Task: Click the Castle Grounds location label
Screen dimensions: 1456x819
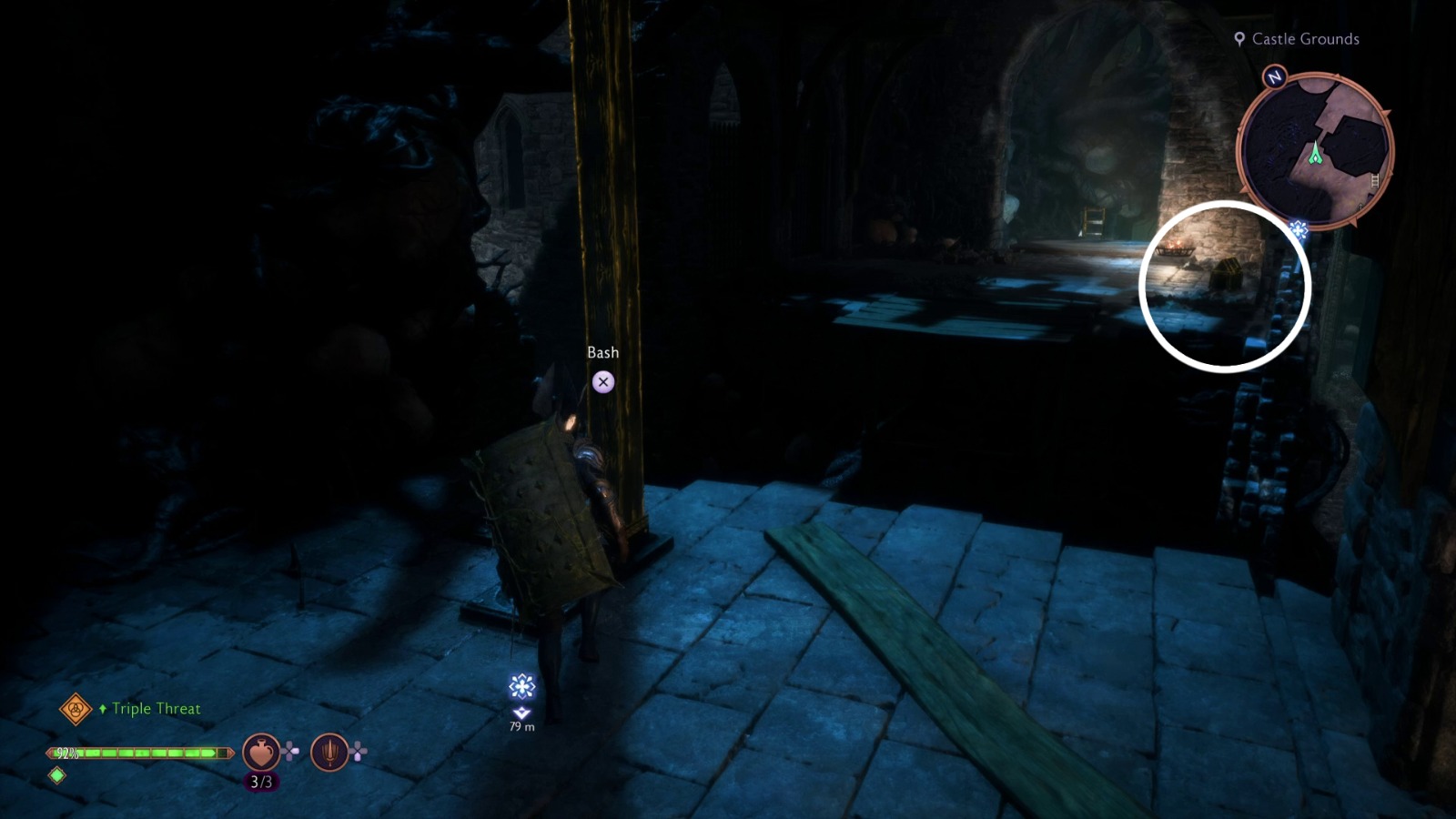Action: pos(1305,39)
